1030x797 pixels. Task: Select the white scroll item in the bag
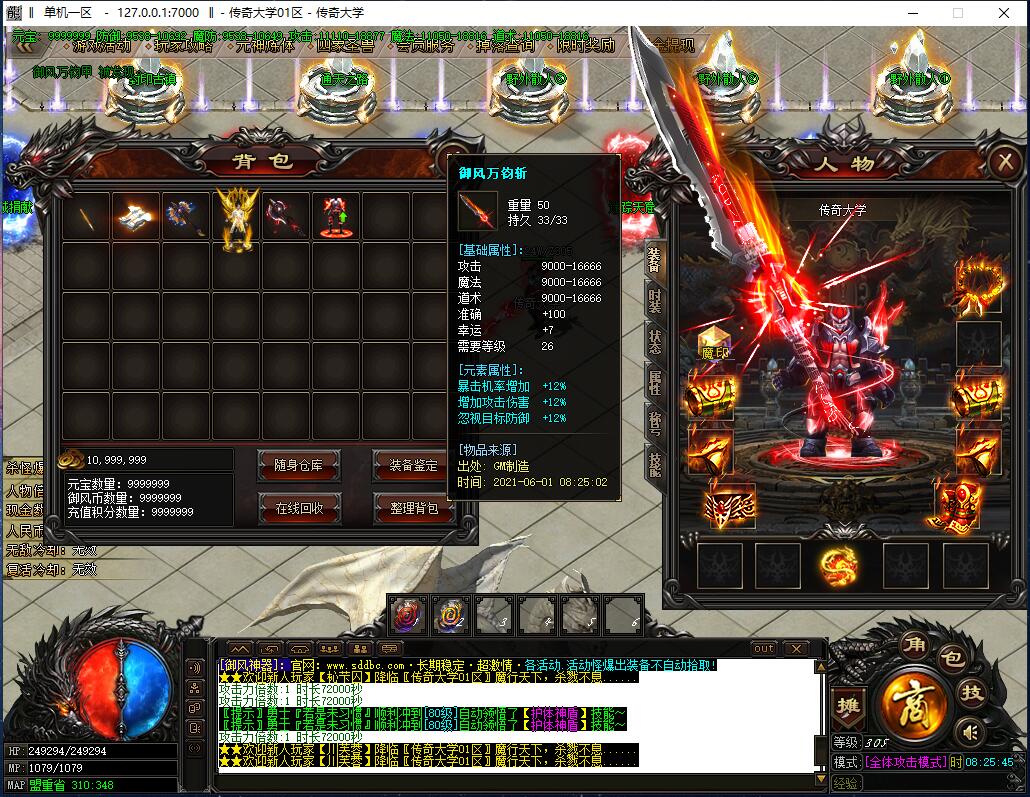tap(135, 217)
